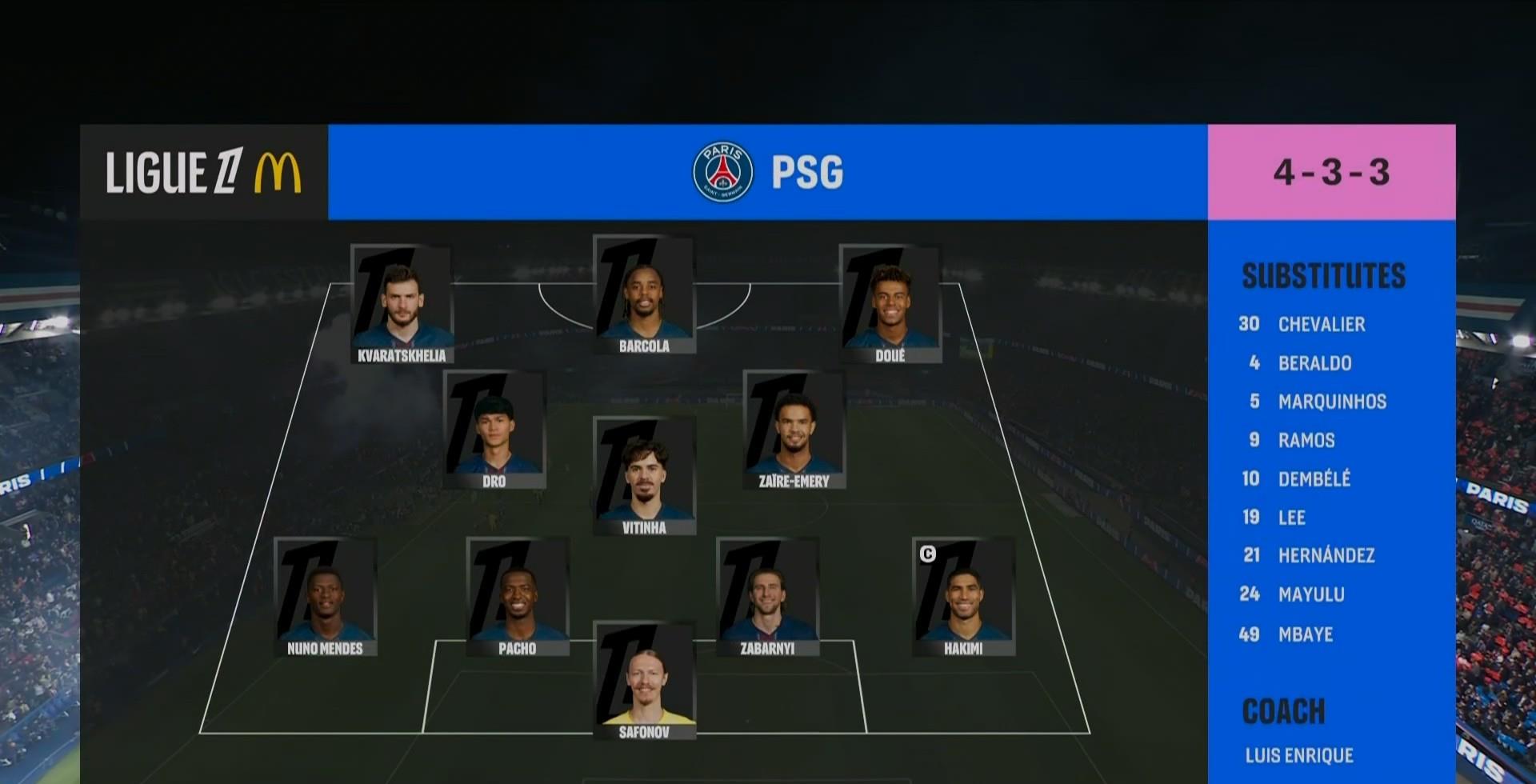Screen dimensions: 1536x784
Task: Pick Marquinhos in the substitutes list
Action: (x=1332, y=402)
